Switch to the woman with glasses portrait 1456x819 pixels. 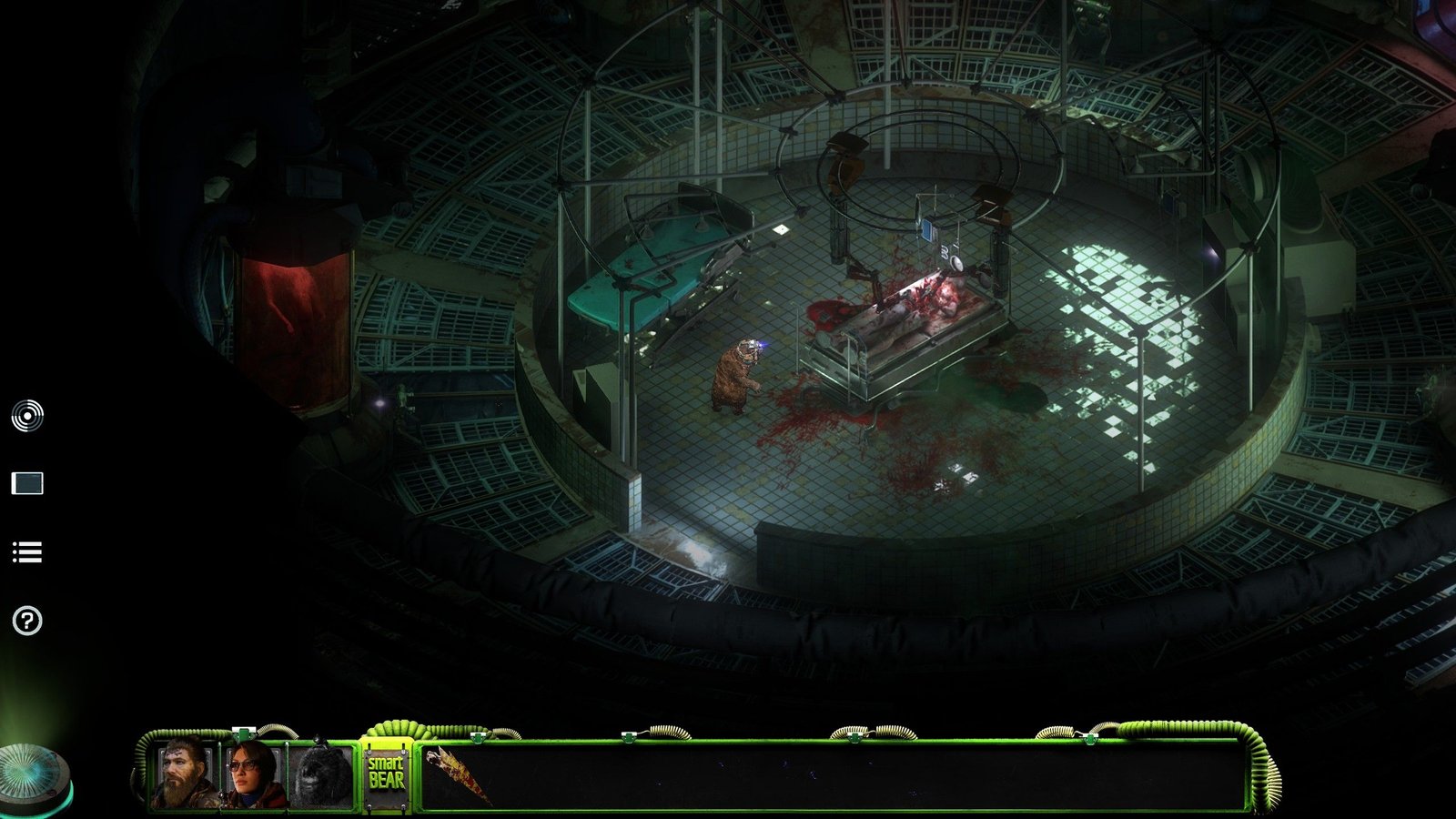coord(253,774)
